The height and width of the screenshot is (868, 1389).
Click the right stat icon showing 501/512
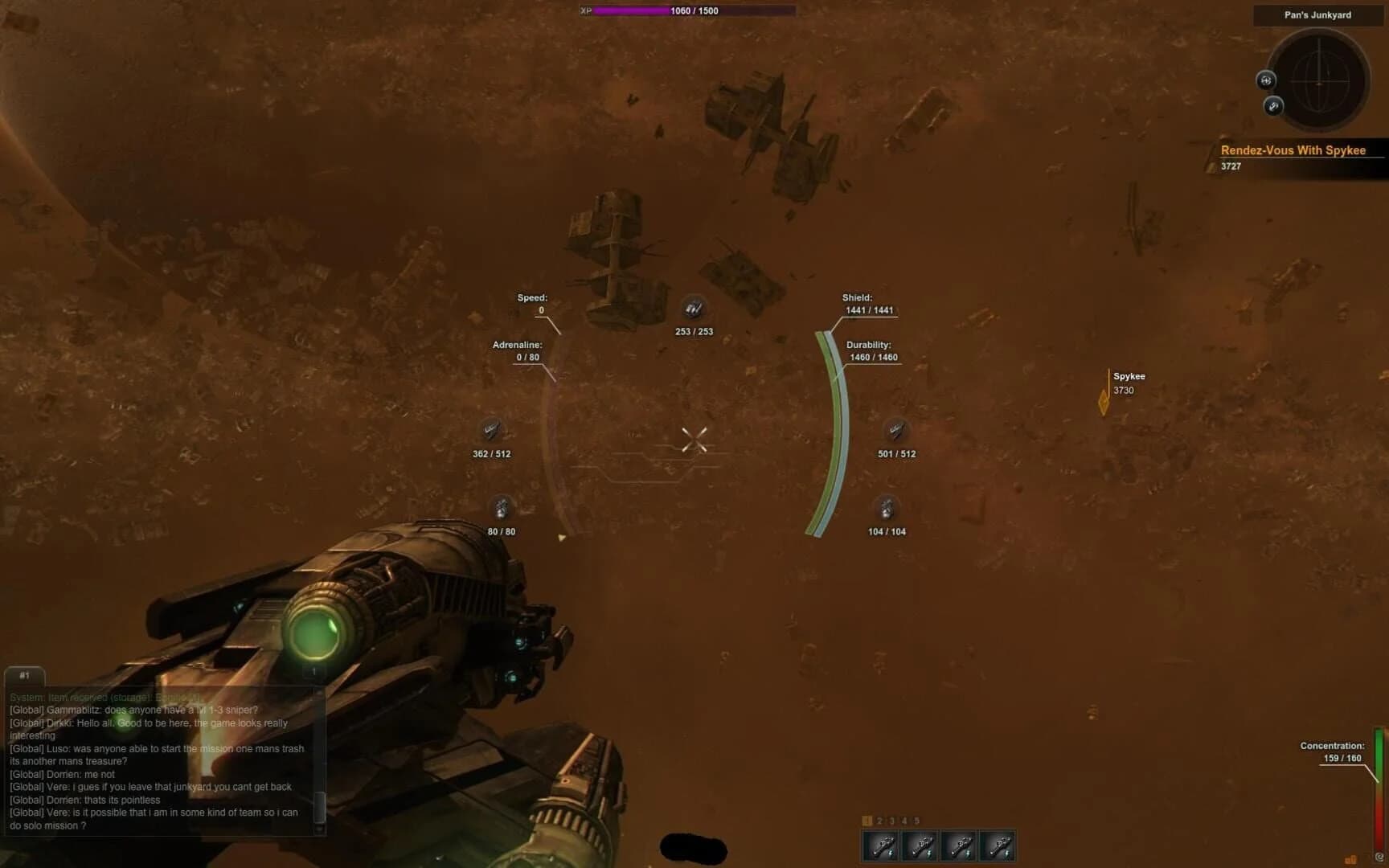tap(895, 431)
